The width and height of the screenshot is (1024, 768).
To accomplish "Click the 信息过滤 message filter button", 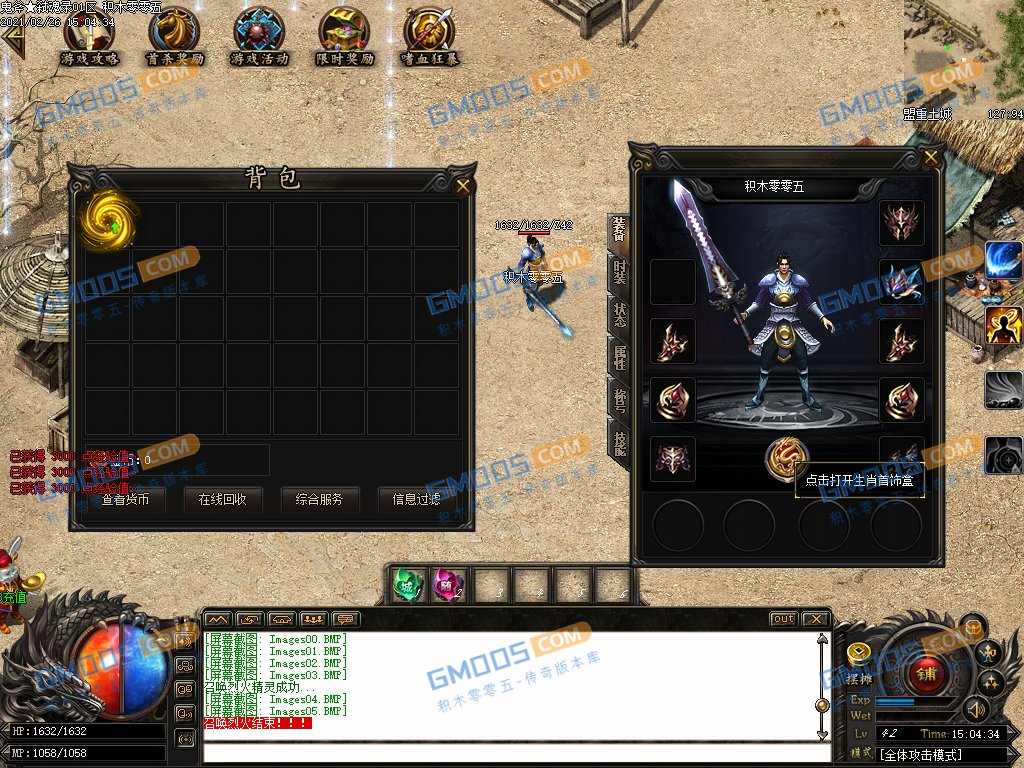I will [x=416, y=499].
